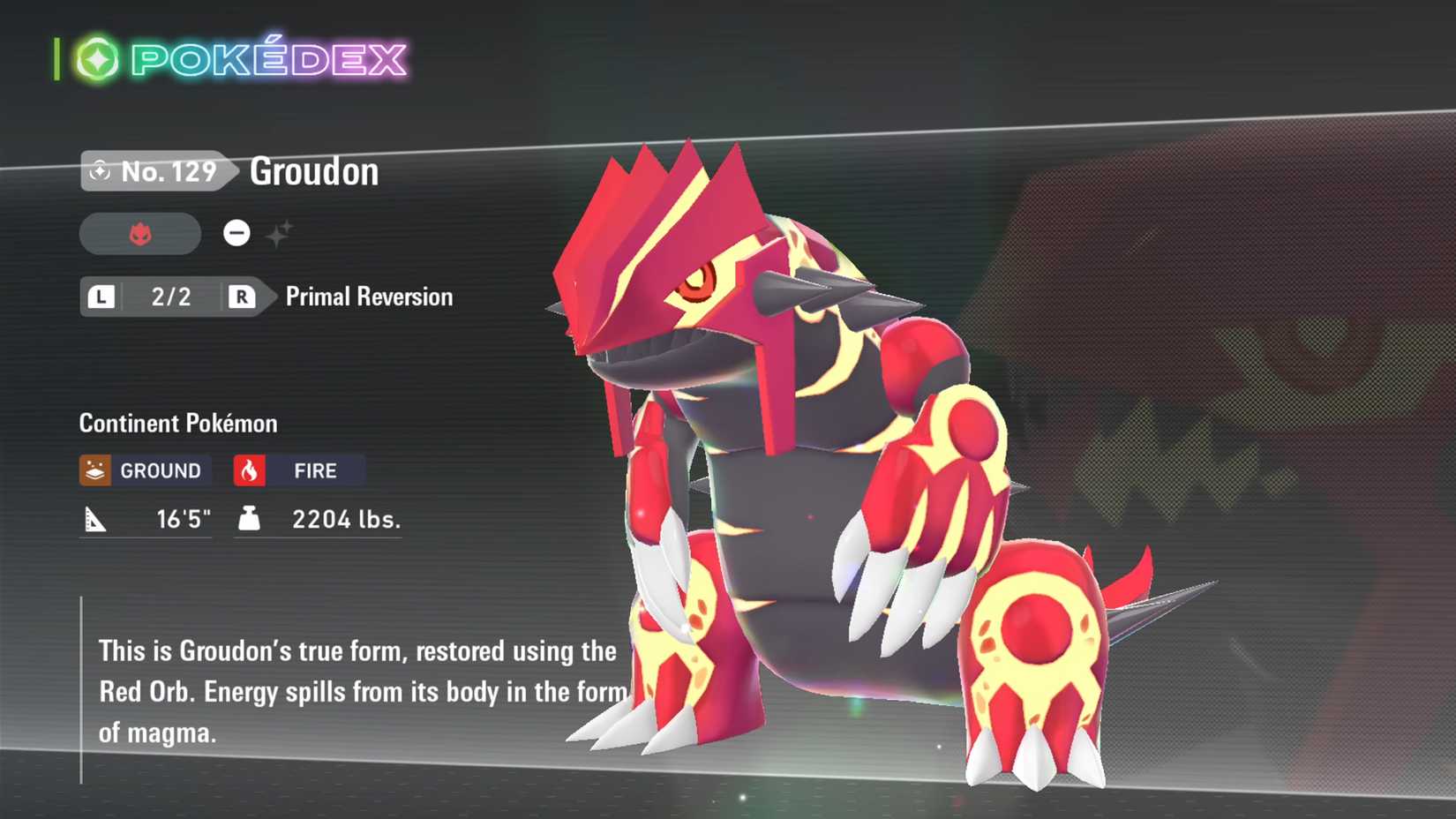The image size is (1456, 819).
Task: Select the Fire type icon
Action: click(x=250, y=469)
